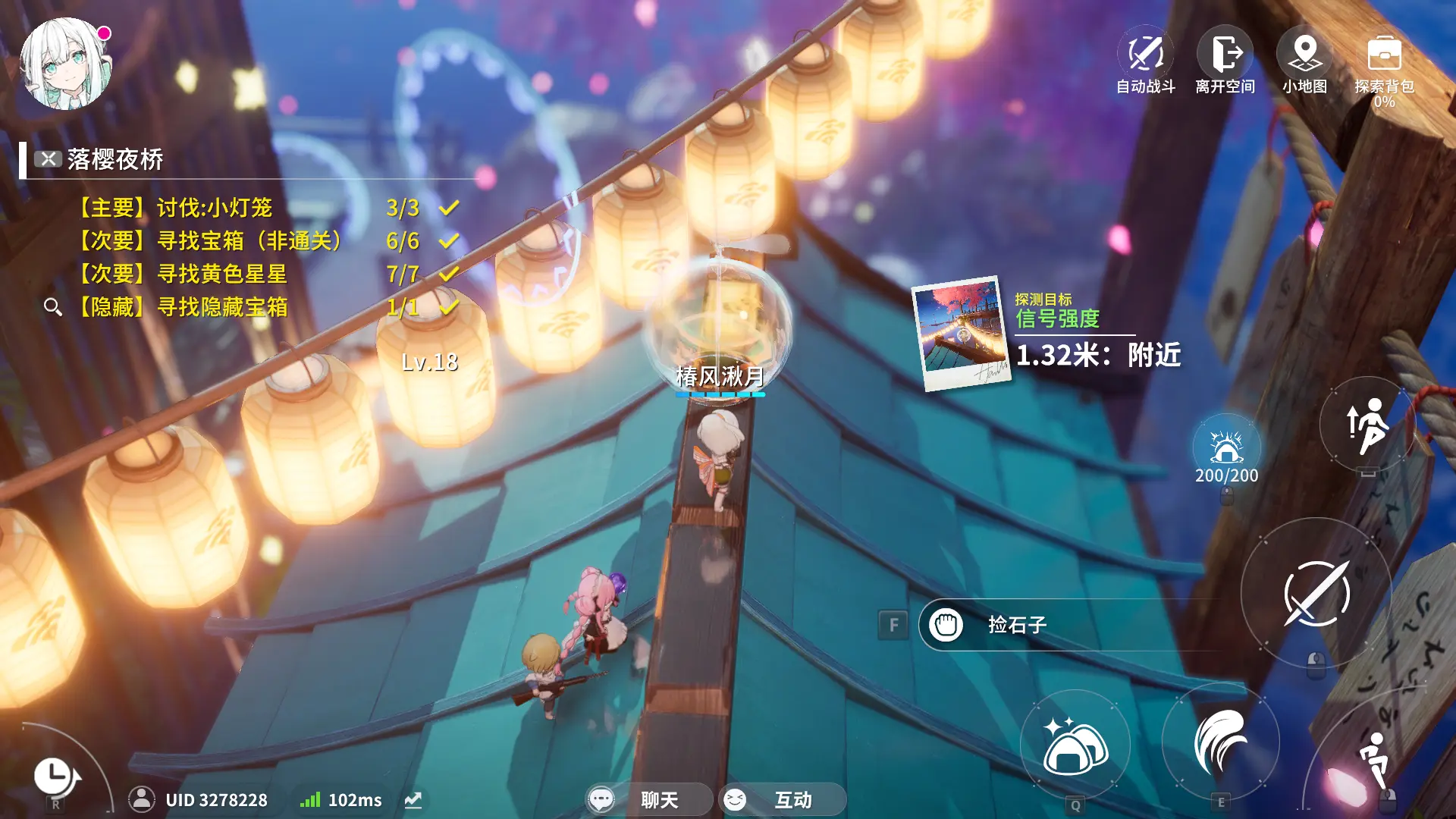
Task: Tap the glowing sunrise 200/200 skill icon
Action: click(x=1226, y=449)
